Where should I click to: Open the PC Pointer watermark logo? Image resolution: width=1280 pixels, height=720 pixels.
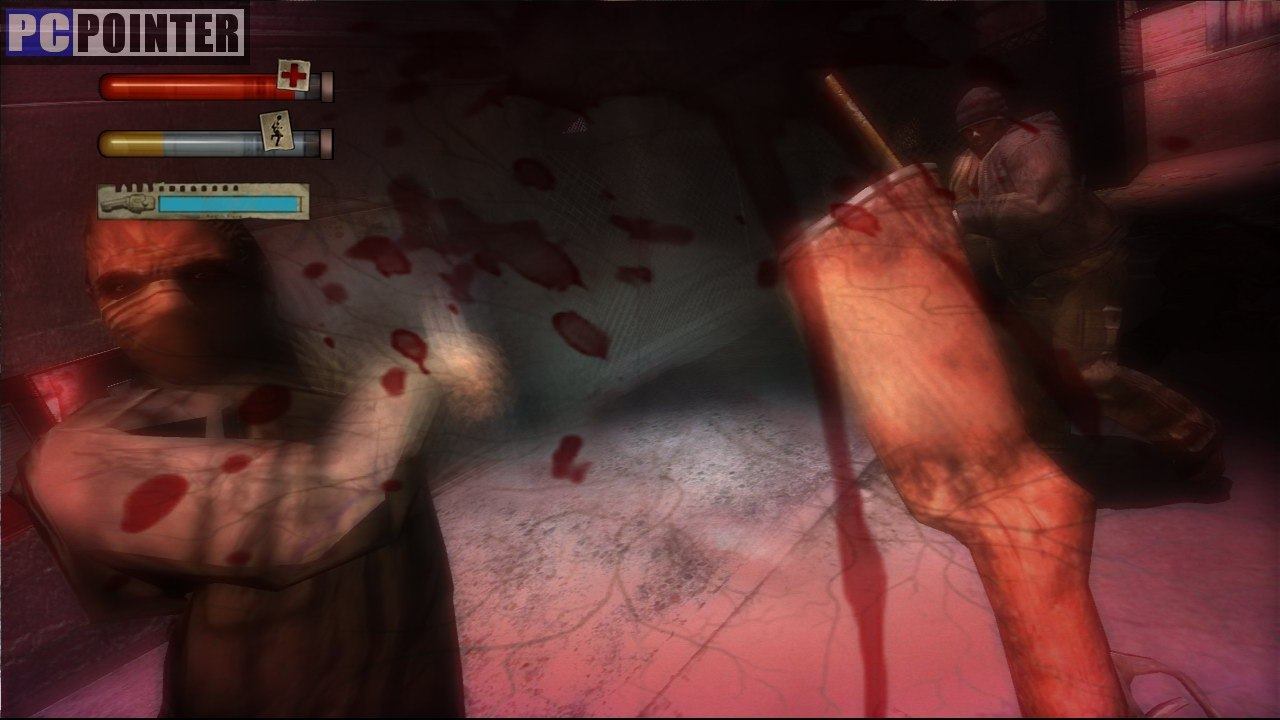click(125, 33)
